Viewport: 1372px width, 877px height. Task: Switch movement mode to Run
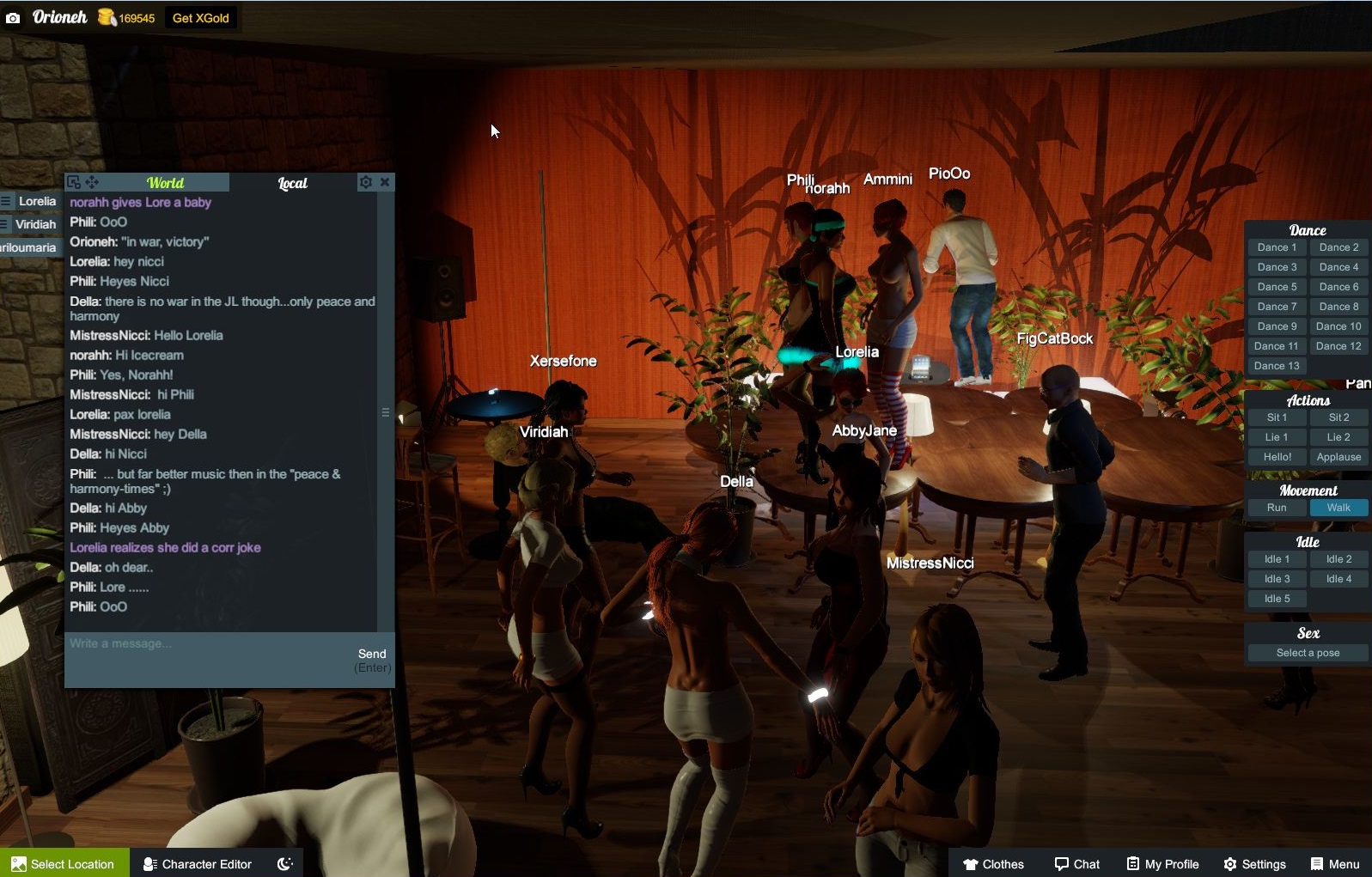[1277, 508]
